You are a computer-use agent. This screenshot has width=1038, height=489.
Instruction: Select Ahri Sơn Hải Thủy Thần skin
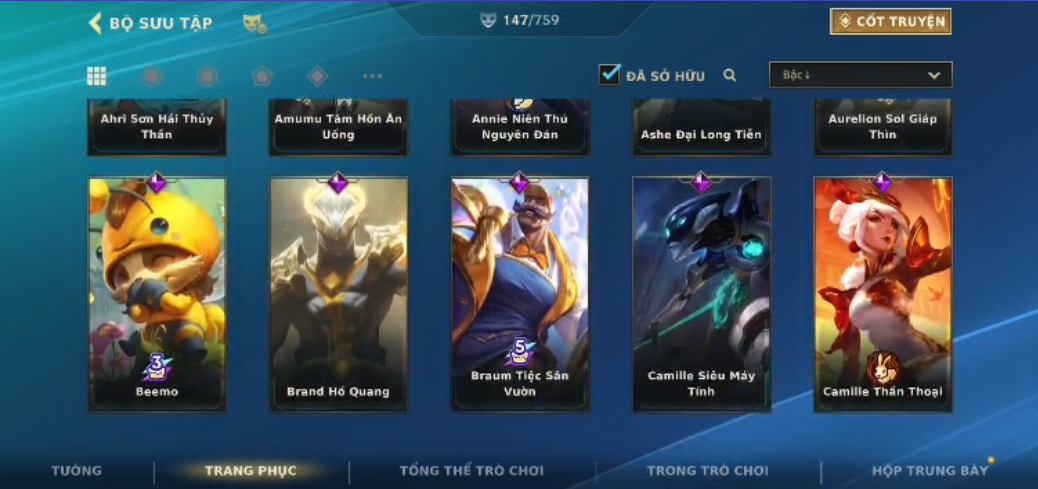point(157,127)
